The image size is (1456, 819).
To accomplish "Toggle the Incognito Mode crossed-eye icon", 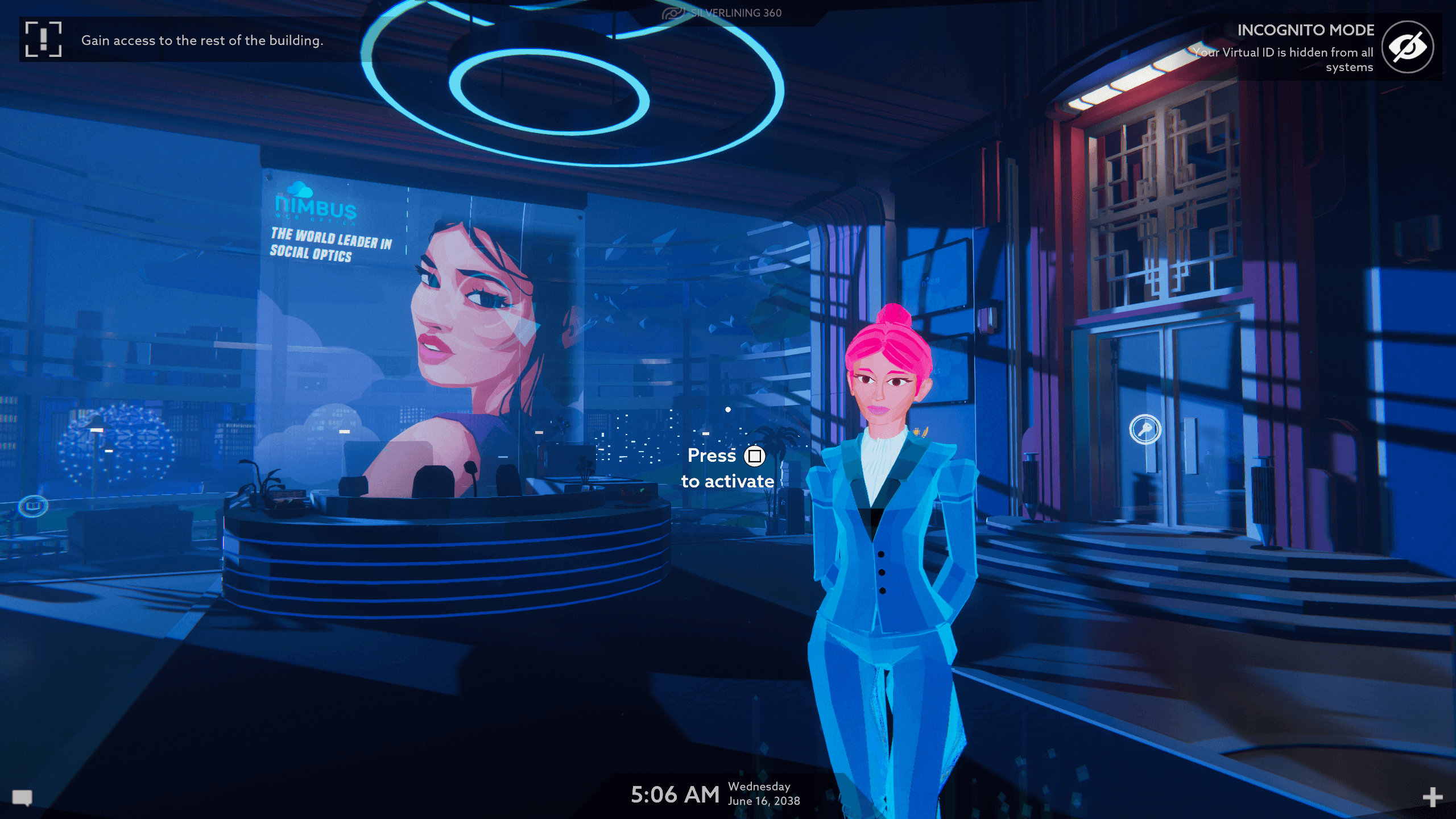I will [1408, 47].
